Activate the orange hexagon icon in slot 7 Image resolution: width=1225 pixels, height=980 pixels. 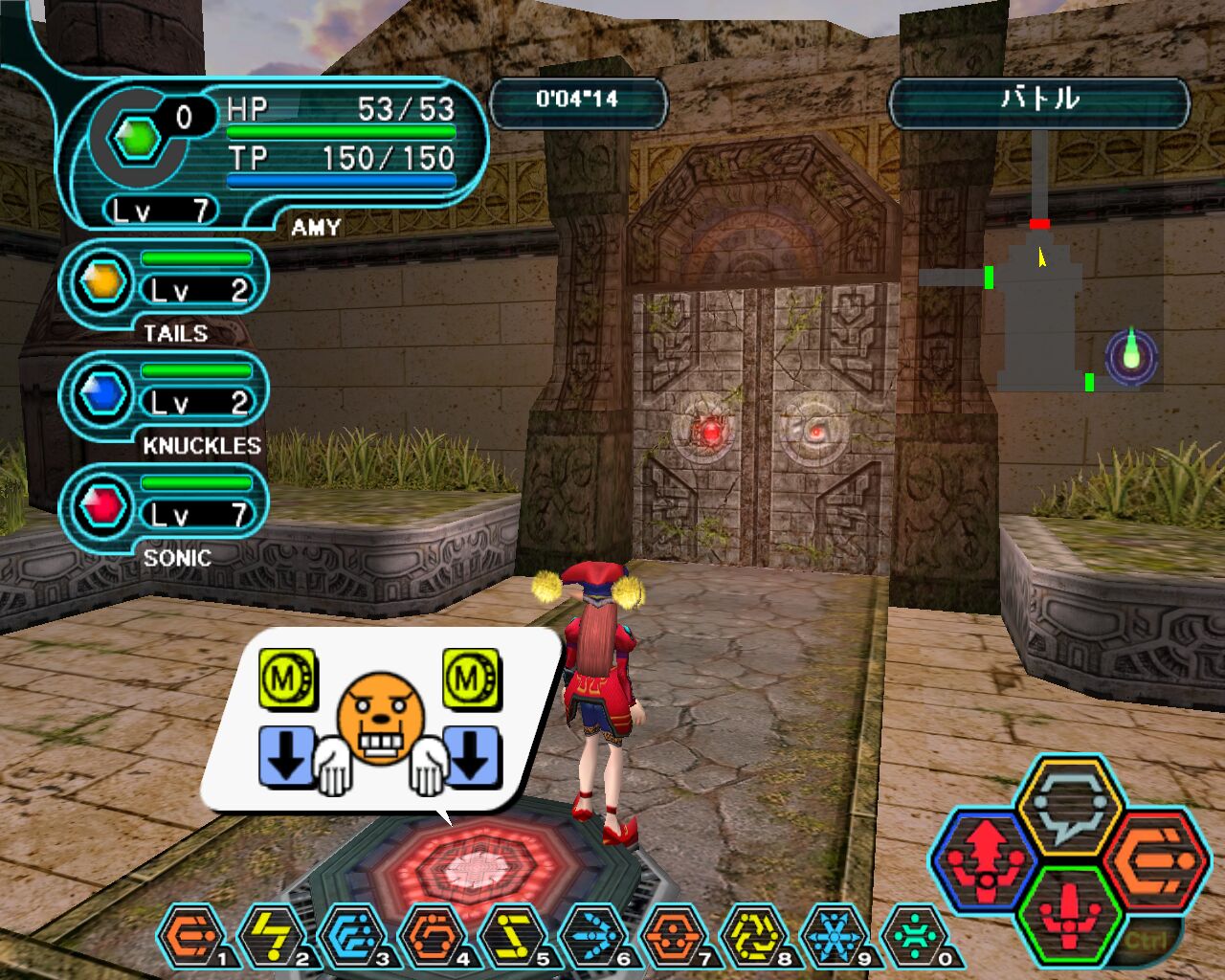coord(673,936)
